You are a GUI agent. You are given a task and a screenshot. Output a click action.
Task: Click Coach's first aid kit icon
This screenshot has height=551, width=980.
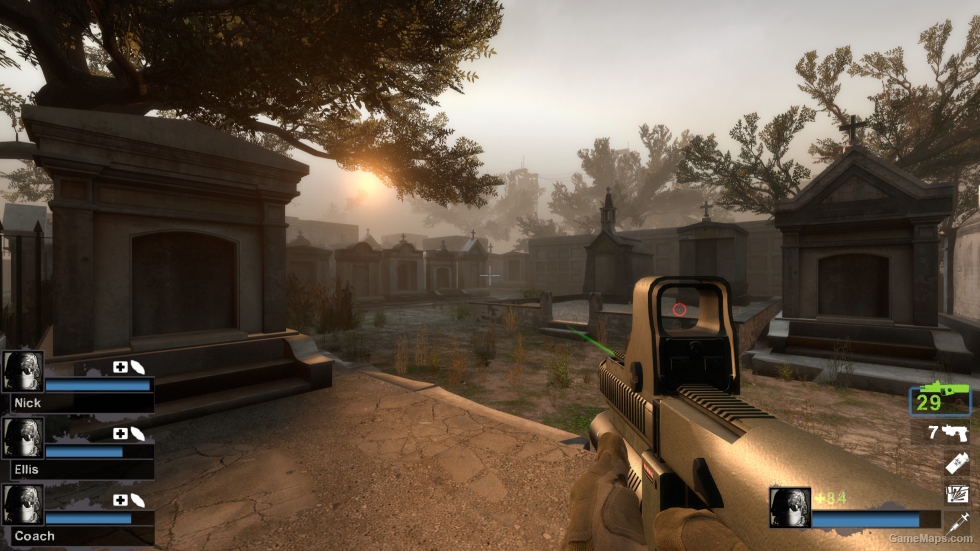click(120, 500)
